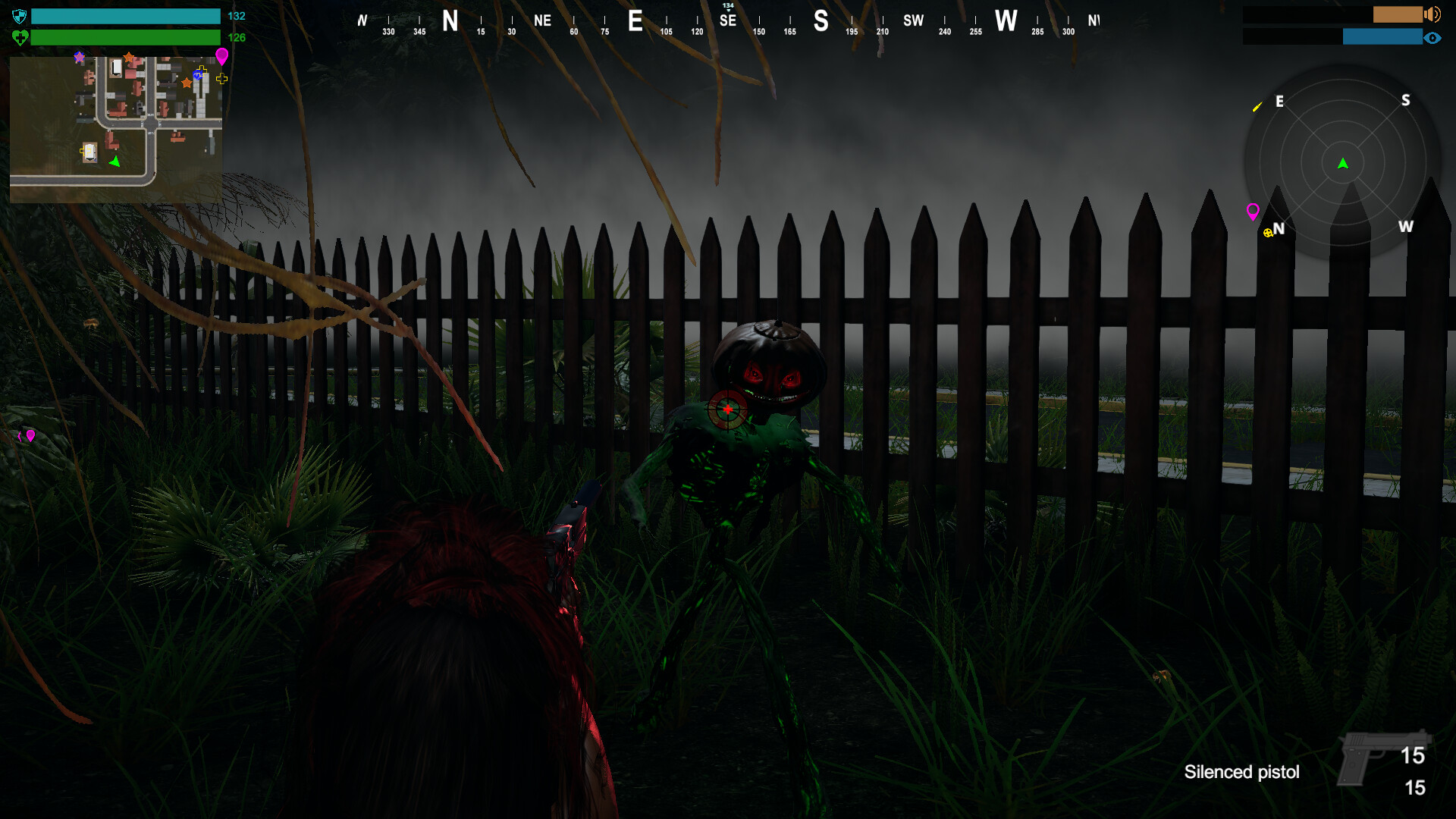The image size is (1456, 819).
Task: Click the speaker noise indicator icon
Action: (x=1432, y=14)
